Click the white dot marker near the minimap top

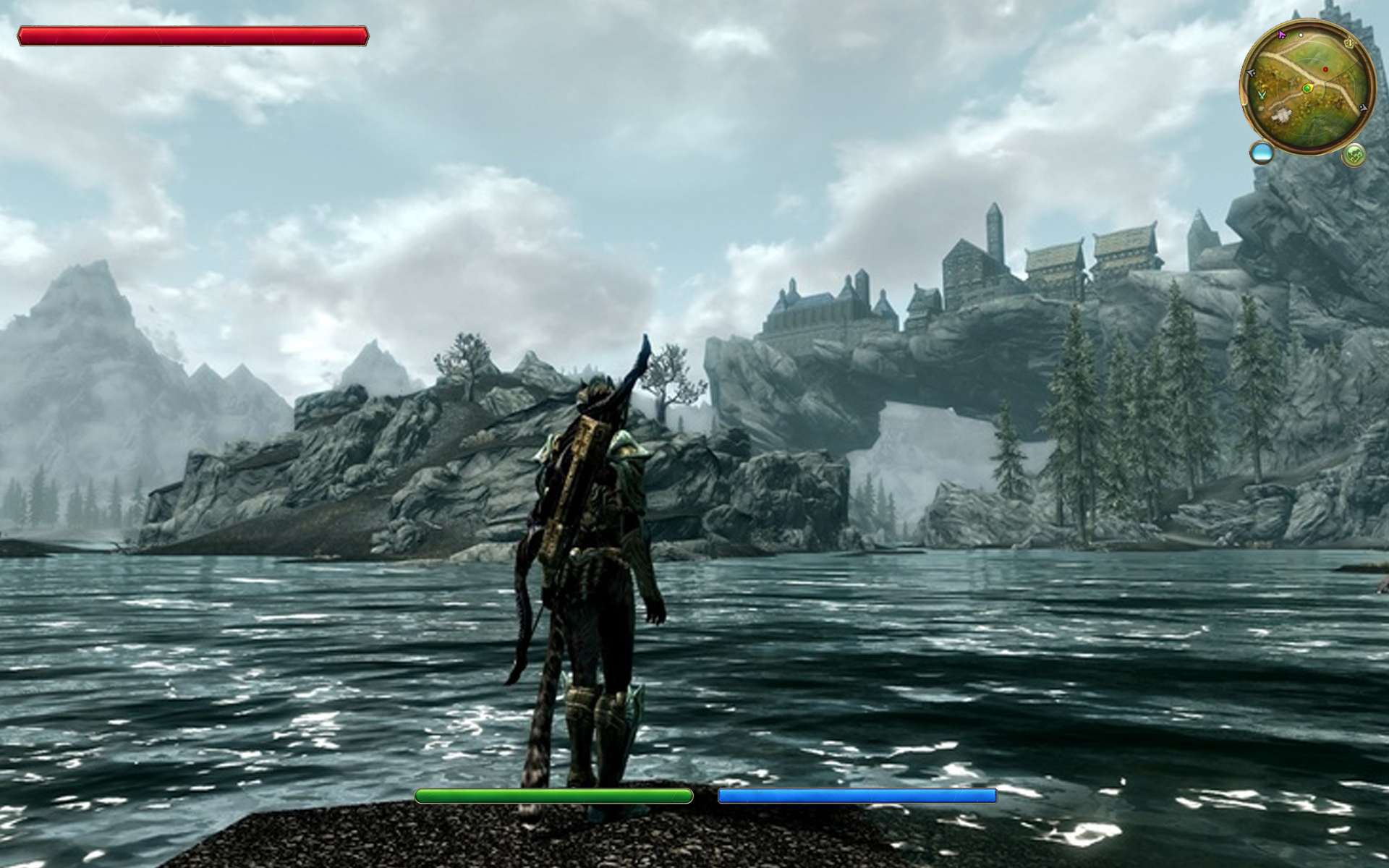[1301, 35]
